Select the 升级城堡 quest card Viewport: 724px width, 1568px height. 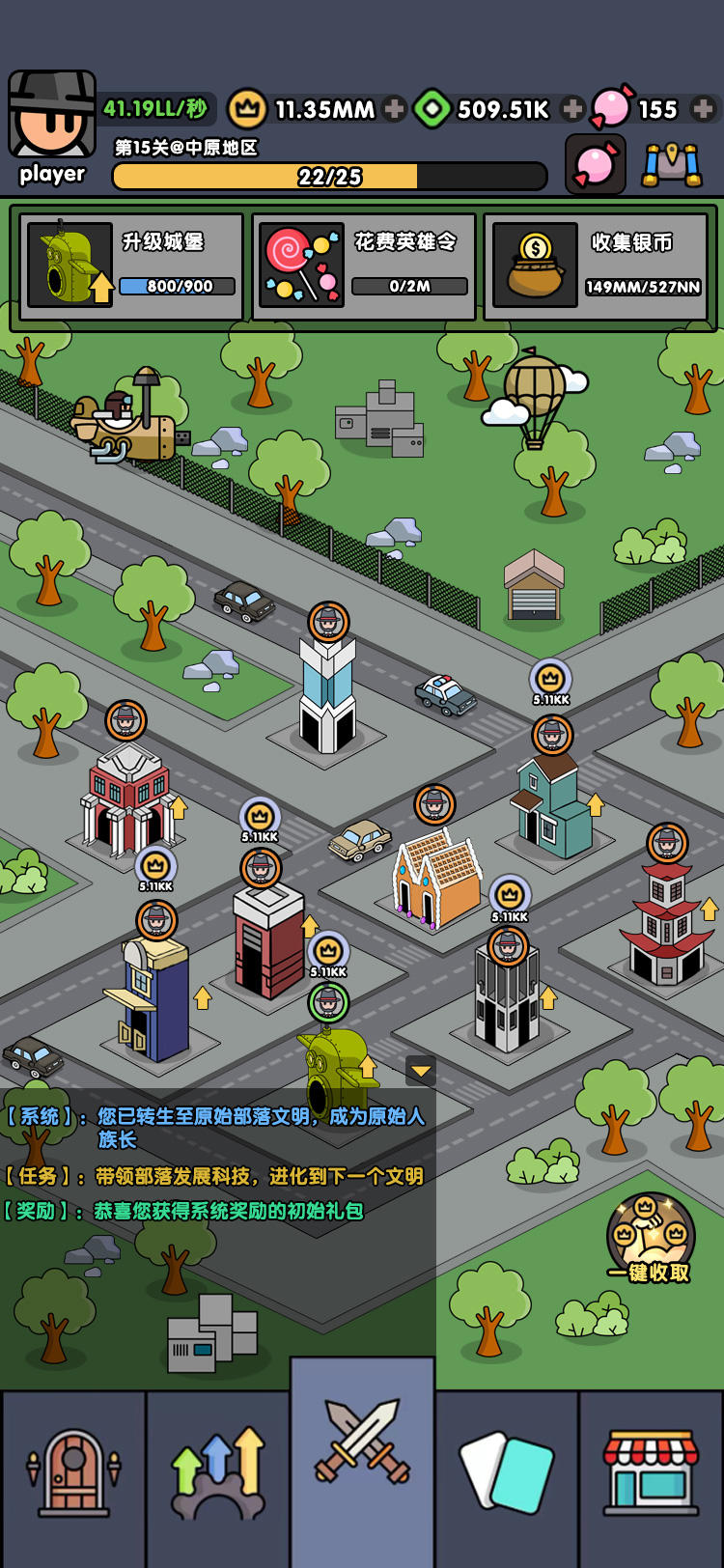tap(131, 266)
